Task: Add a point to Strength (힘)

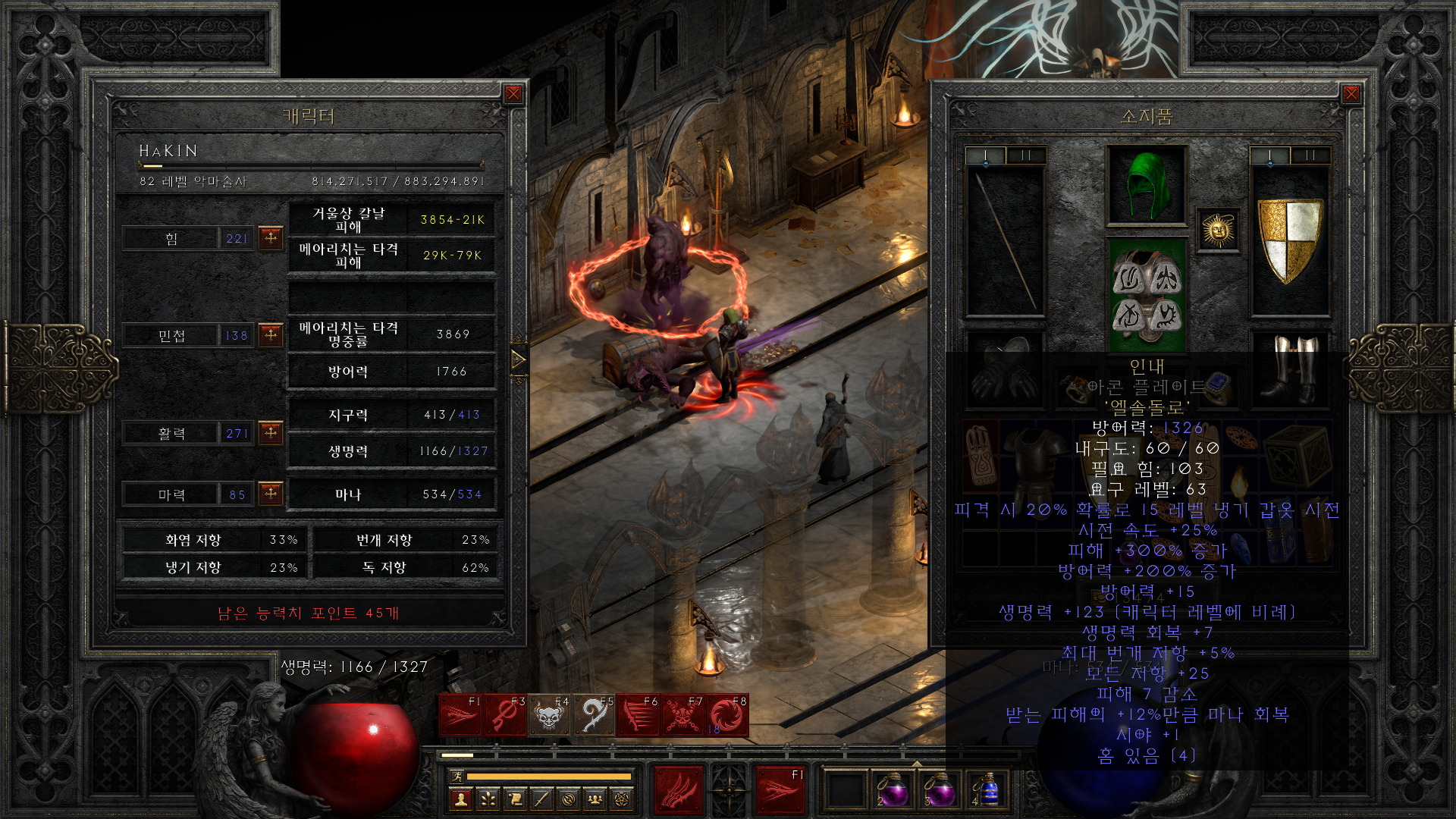Action: [x=271, y=238]
